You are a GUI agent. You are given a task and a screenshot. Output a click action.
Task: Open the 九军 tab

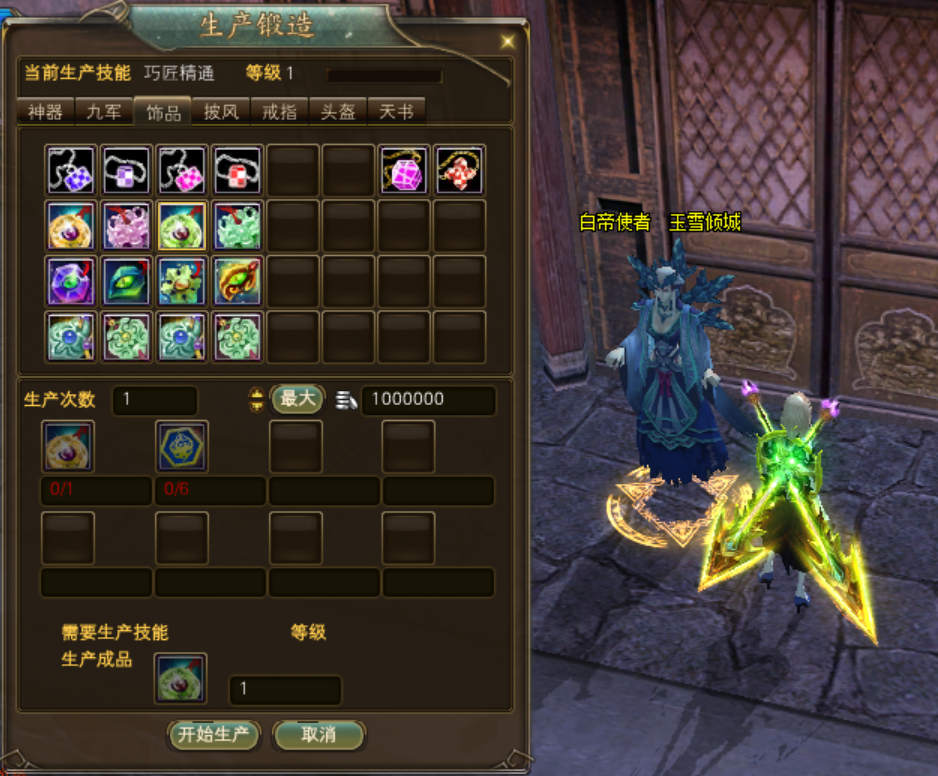pyautogui.click(x=104, y=111)
